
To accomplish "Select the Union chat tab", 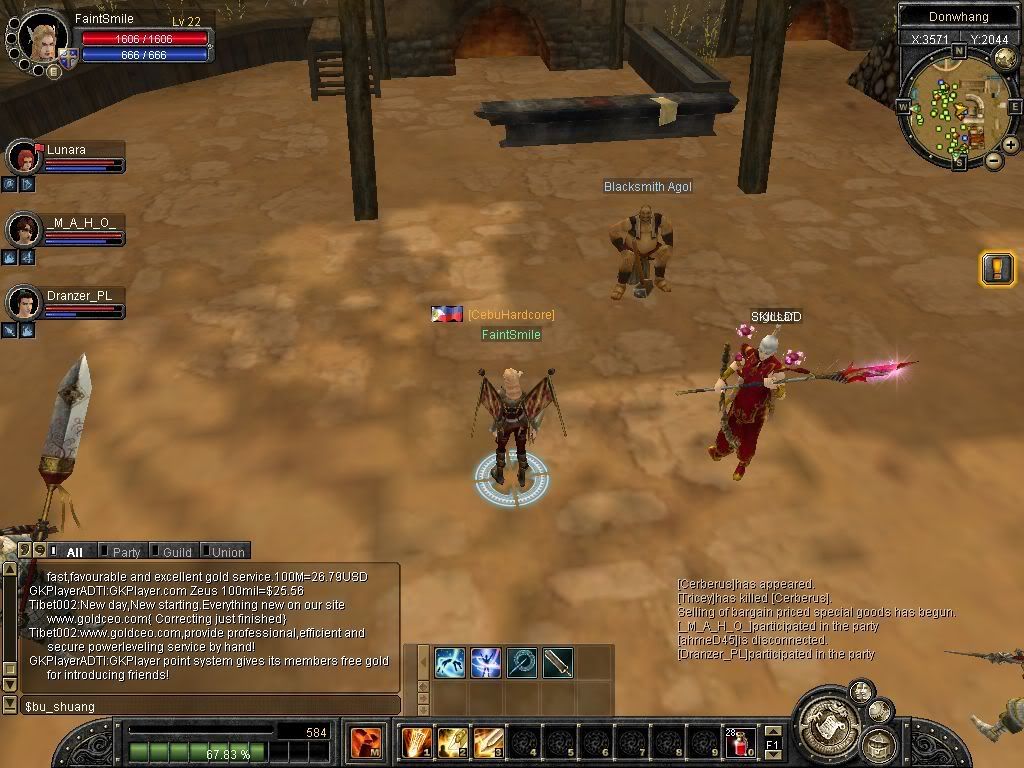I will (x=227, y=552).
